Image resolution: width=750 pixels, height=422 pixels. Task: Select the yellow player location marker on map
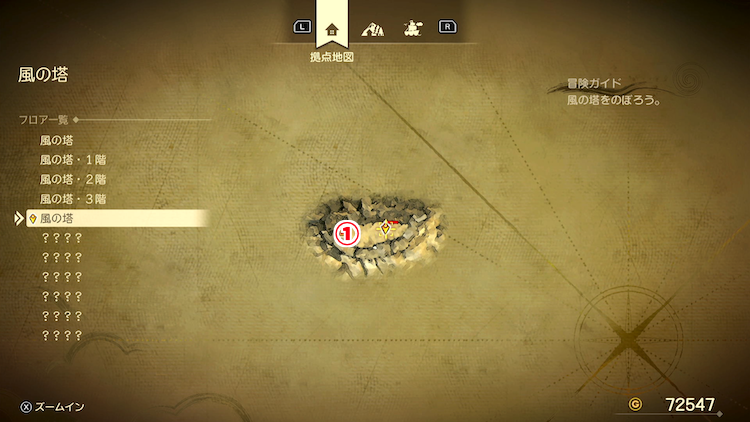point(386,228)
